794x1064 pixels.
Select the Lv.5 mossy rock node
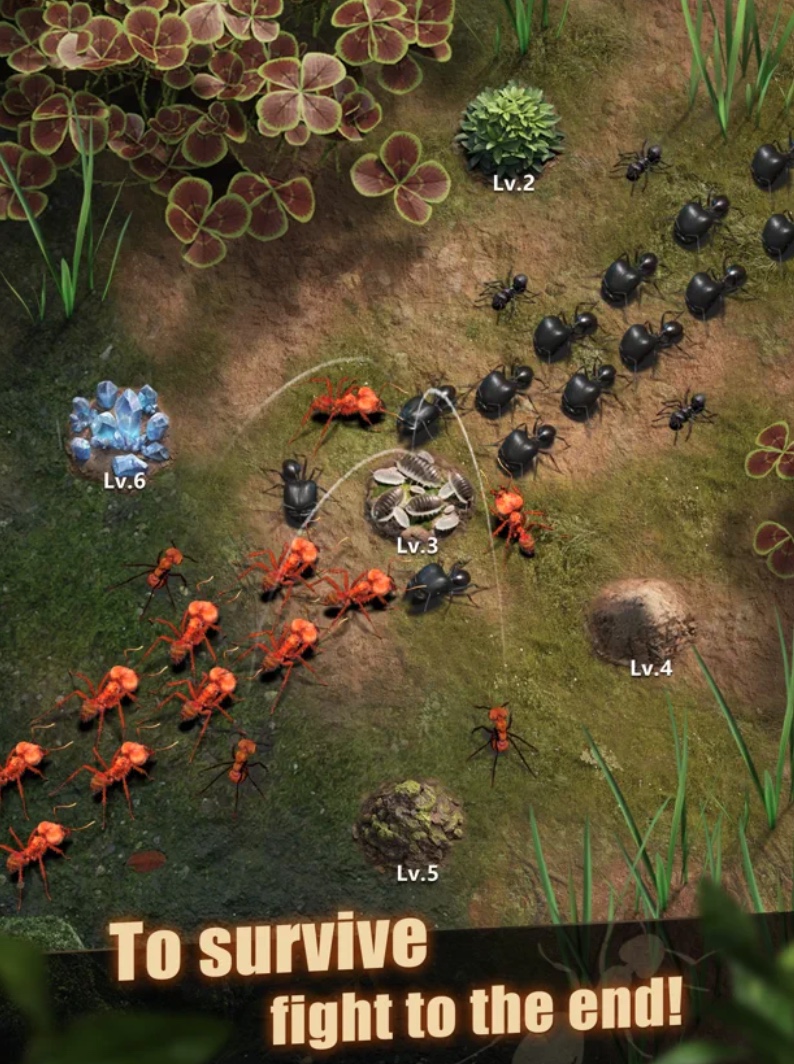click(x=409, y=823)
